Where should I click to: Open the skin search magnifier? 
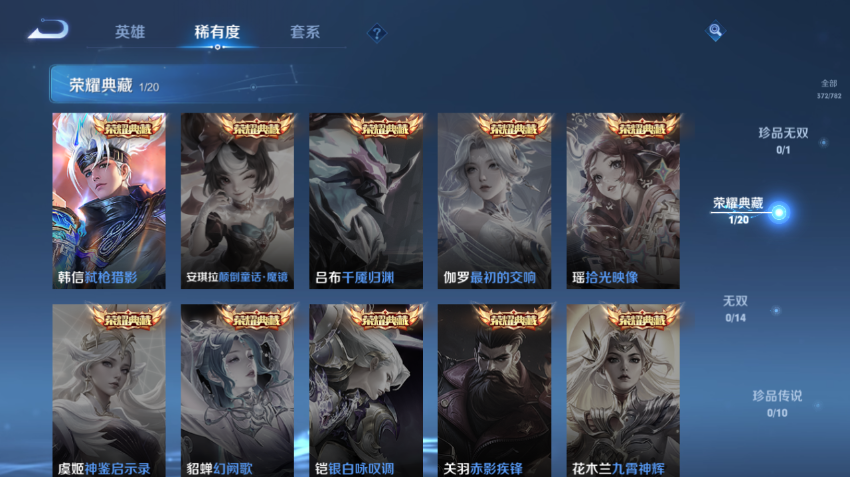point(715,32)
